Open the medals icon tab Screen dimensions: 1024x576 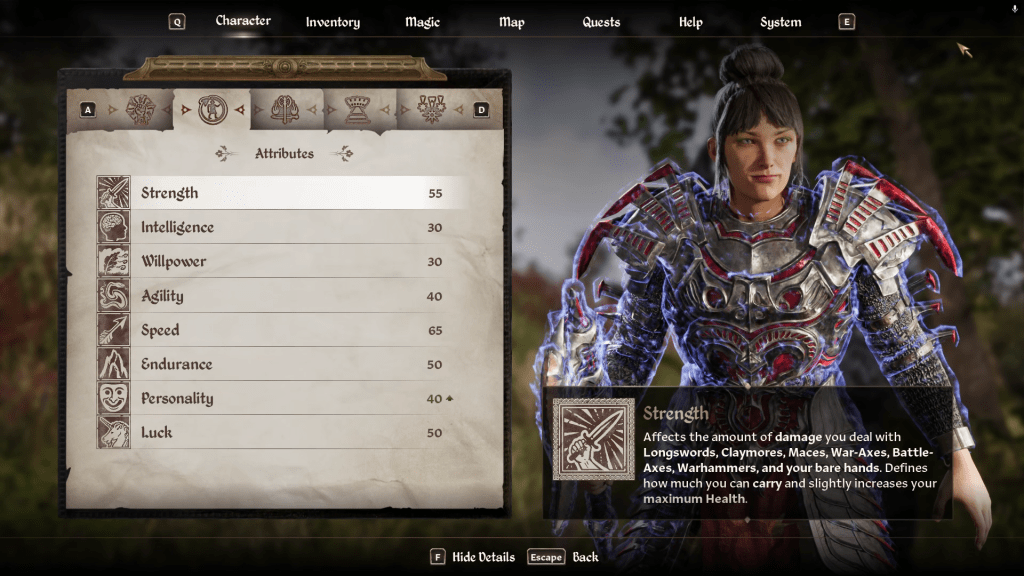coord(431,109)
